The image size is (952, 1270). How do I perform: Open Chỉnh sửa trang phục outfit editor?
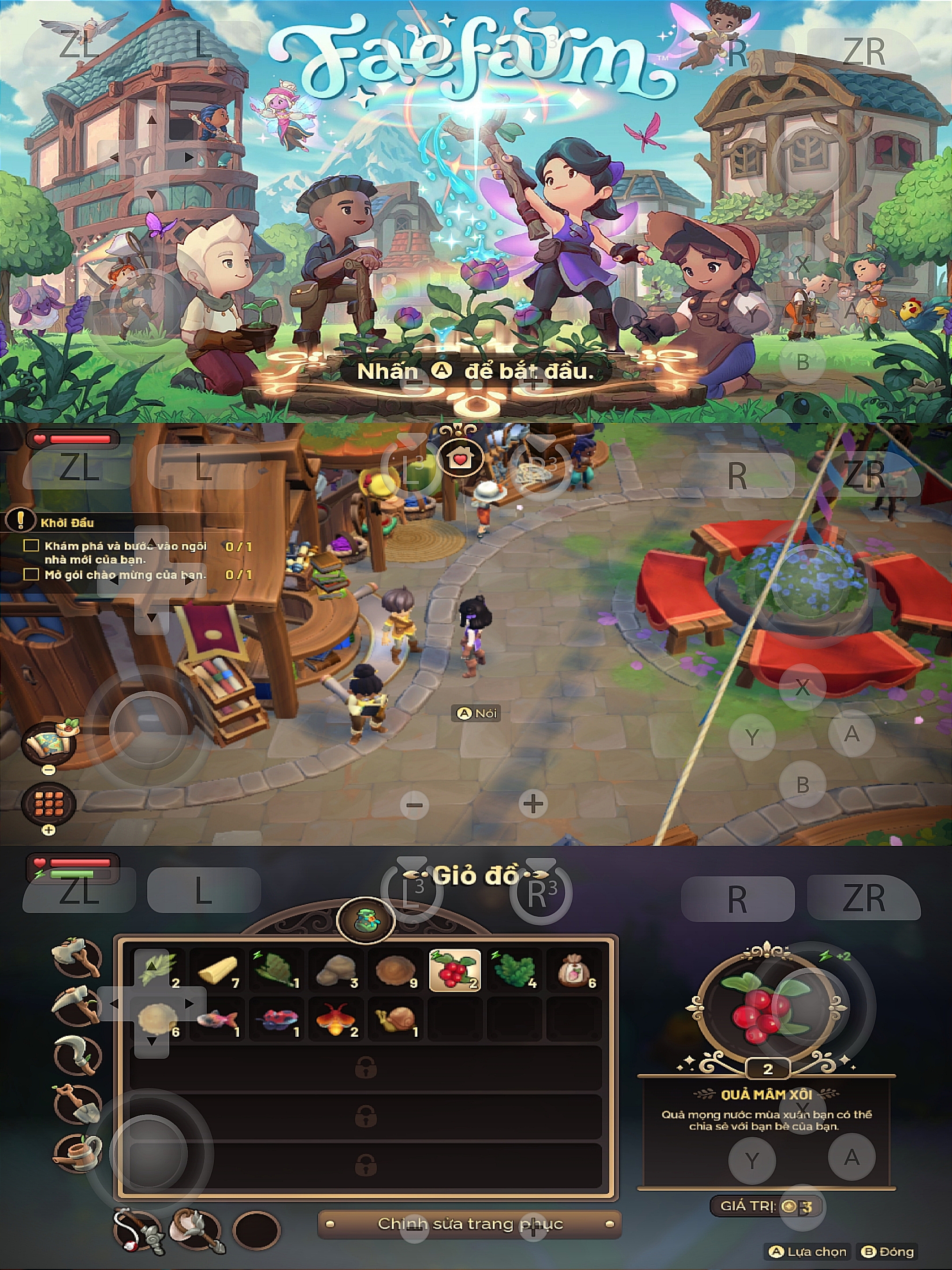tap(469, 1224)
